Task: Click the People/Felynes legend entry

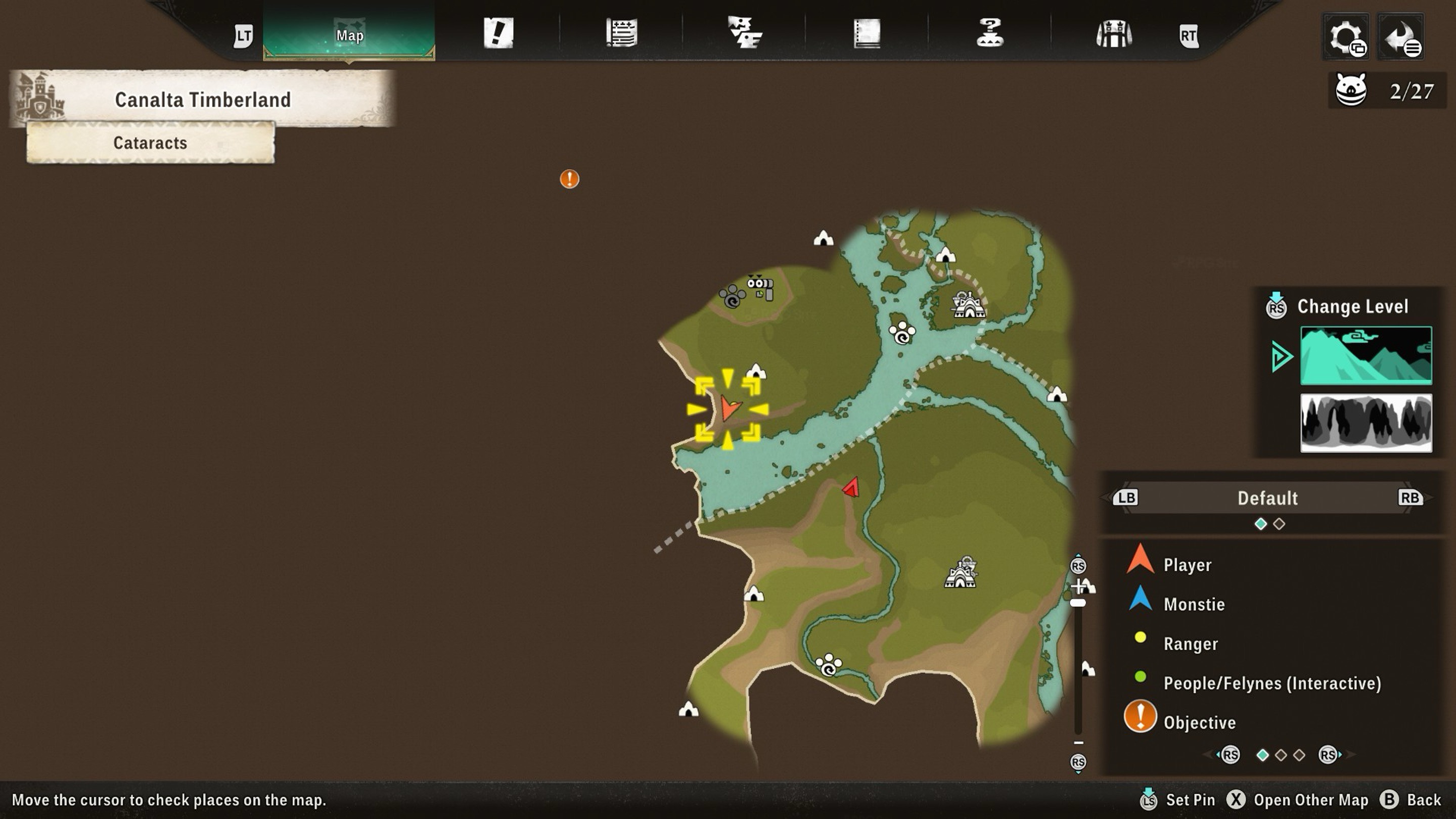Action: pyautogui.click(x=1272, y=683)
